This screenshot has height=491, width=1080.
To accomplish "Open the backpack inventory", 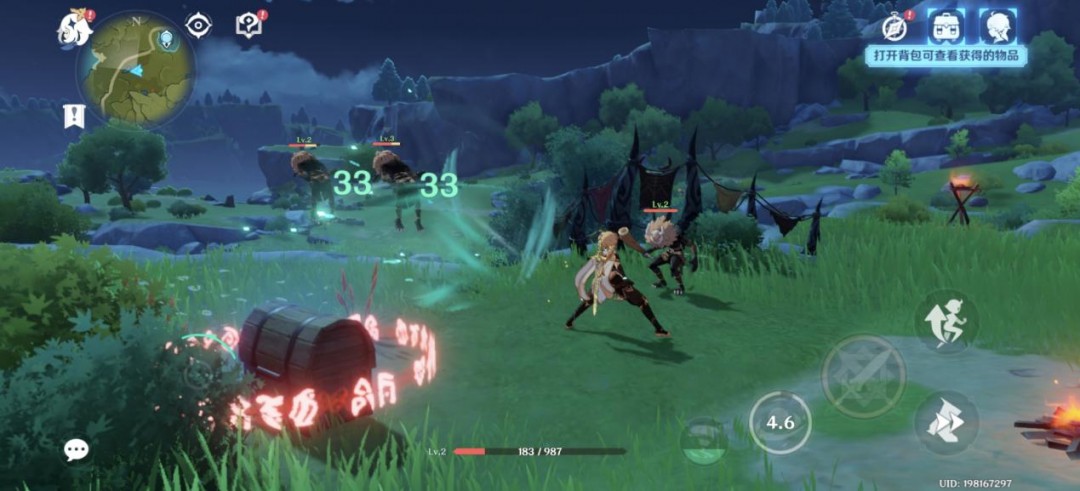I will (946, 27).
